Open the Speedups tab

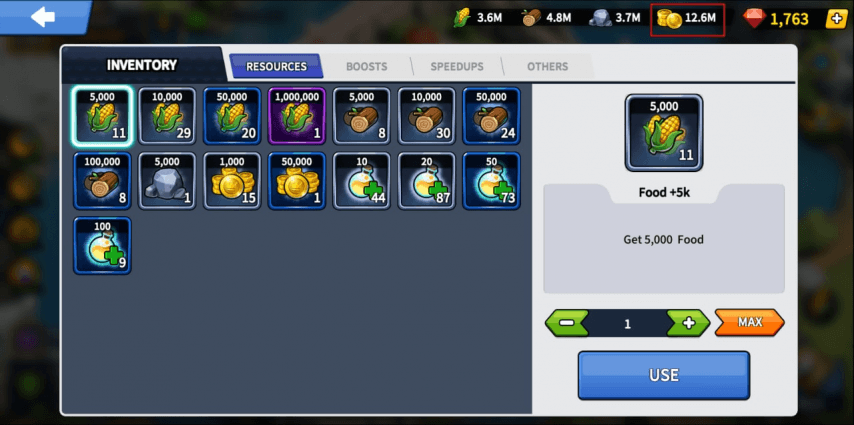pyautogui.click(x=457, y=66)
